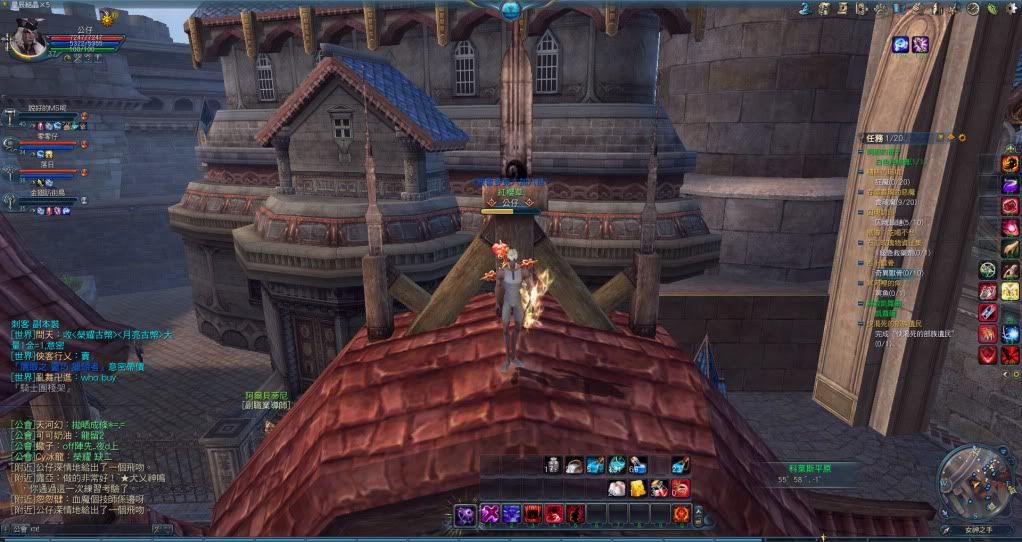Use the white rice bag item
Screen dimensions: 1022x542
(617, 488)
